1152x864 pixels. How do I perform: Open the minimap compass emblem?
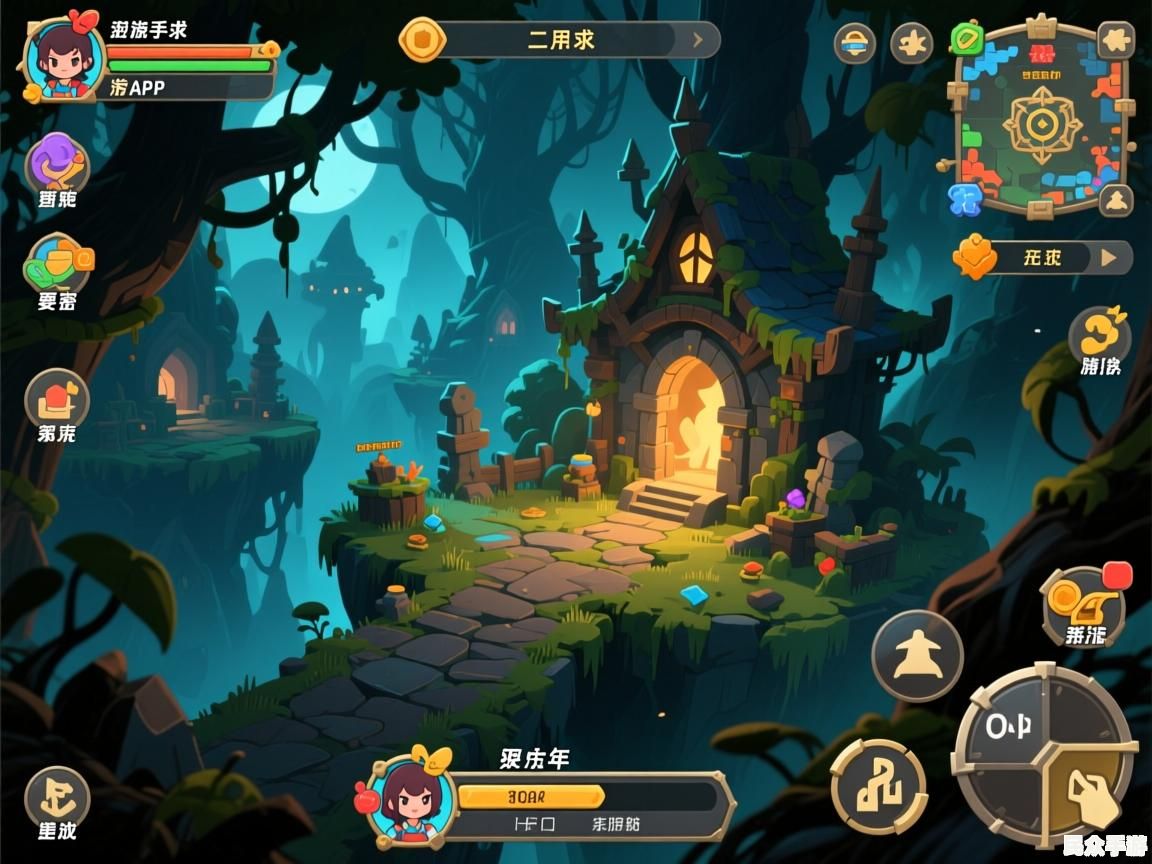coord(1042,125)
